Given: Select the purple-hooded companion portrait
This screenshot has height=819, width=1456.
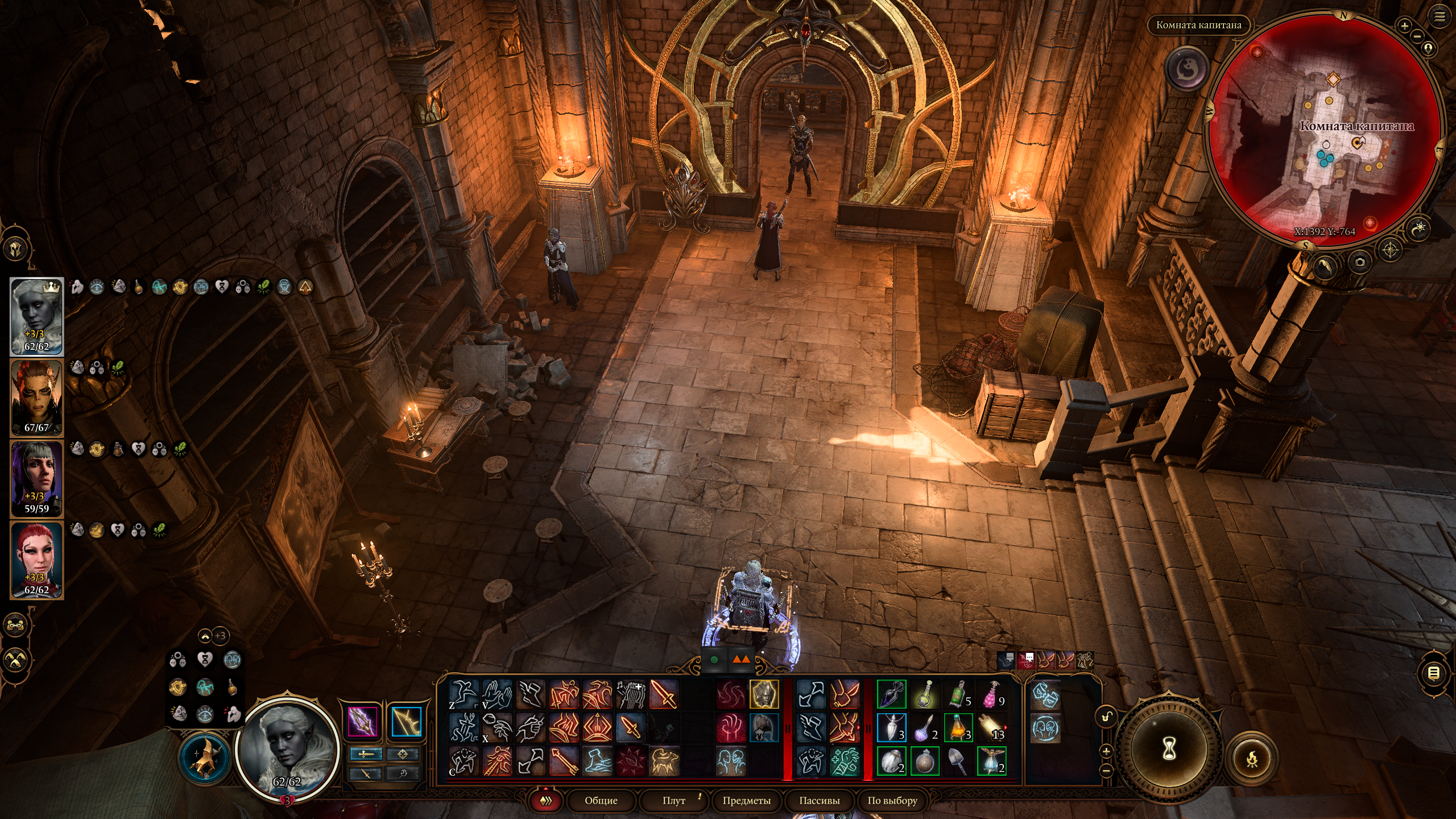Looking at the screenshot, I should 36,479.
